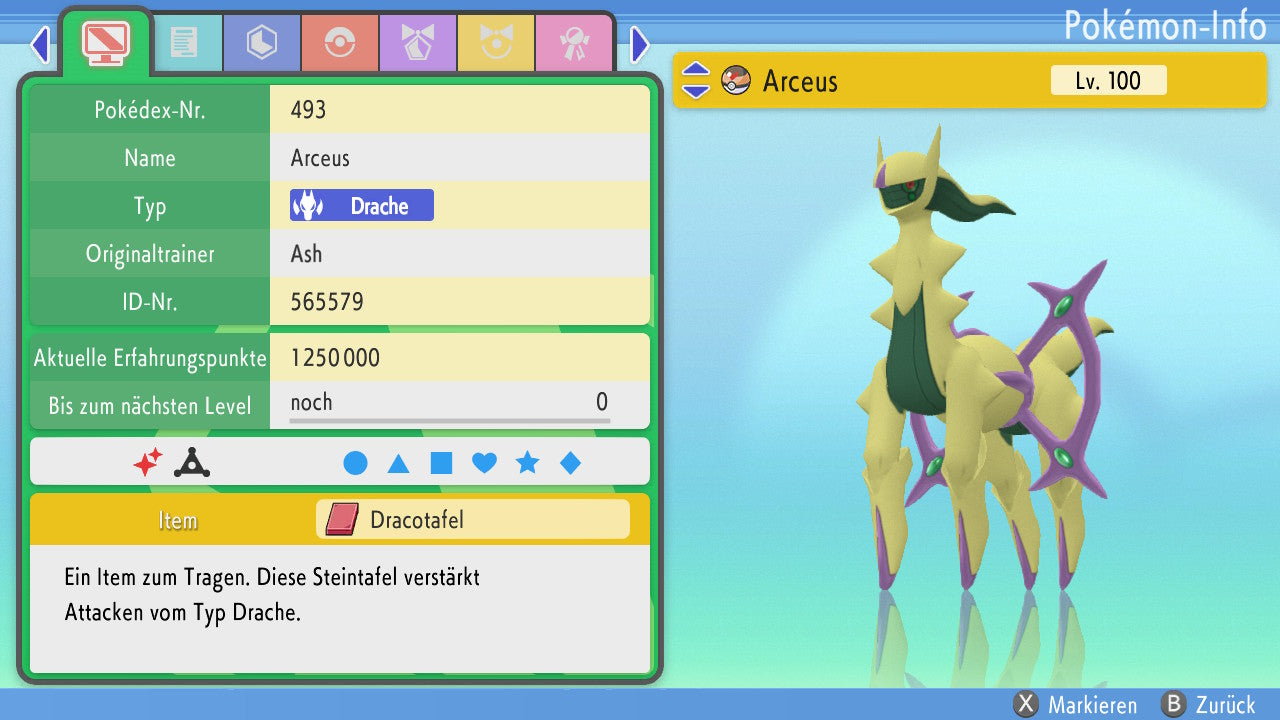1280x720 pixels.
Task: Toggle the diamond marking
Action: (570, 463)
